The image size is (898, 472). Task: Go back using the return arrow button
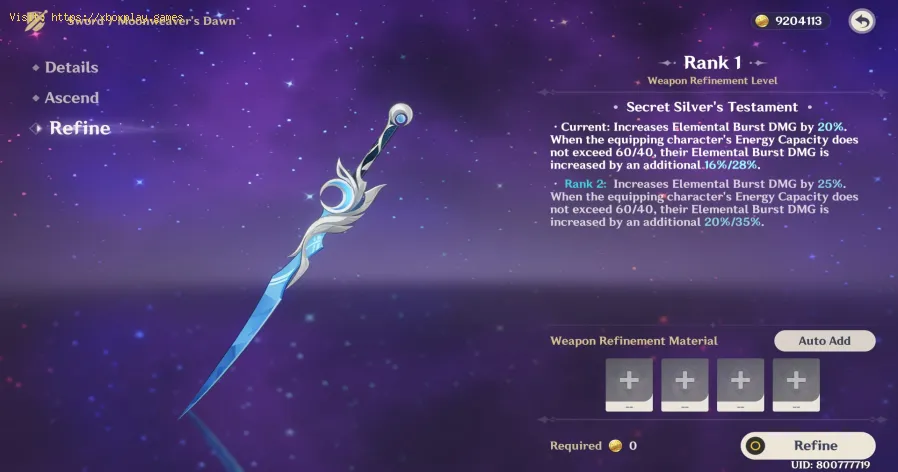click(x=861, y=20)
